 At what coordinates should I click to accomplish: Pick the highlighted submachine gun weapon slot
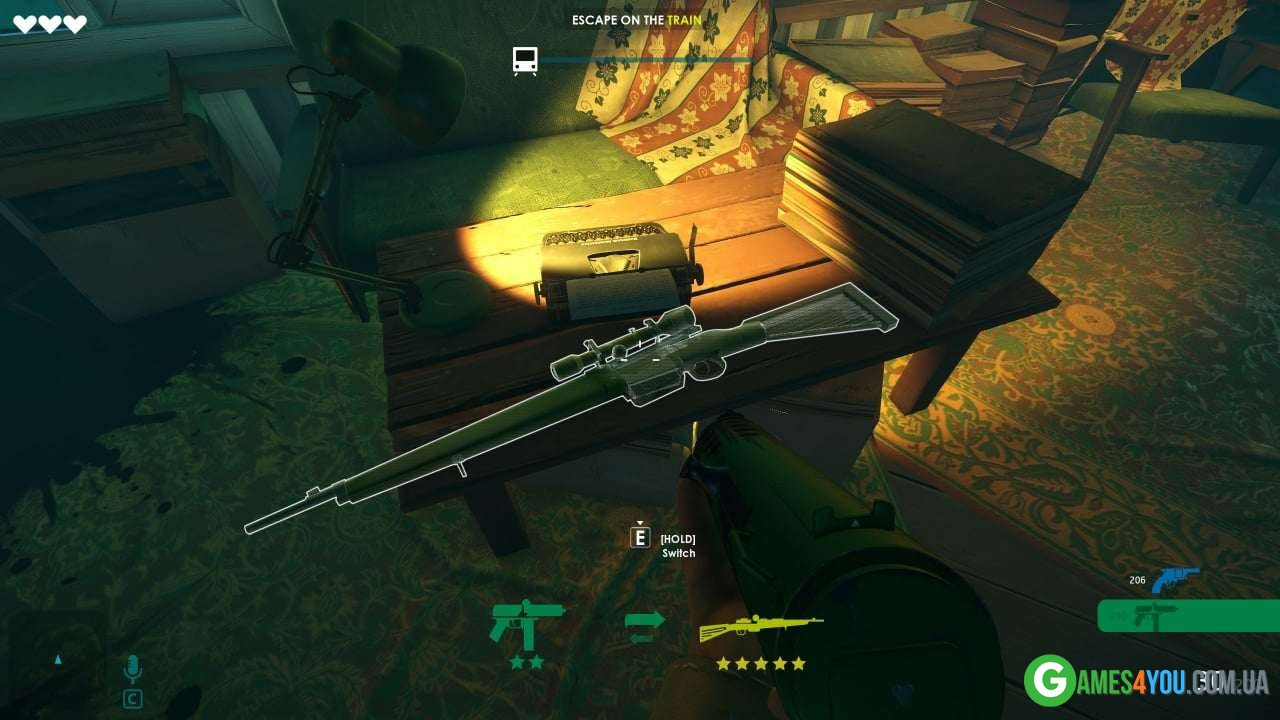pyautogui.click(x=1188, y=616)
